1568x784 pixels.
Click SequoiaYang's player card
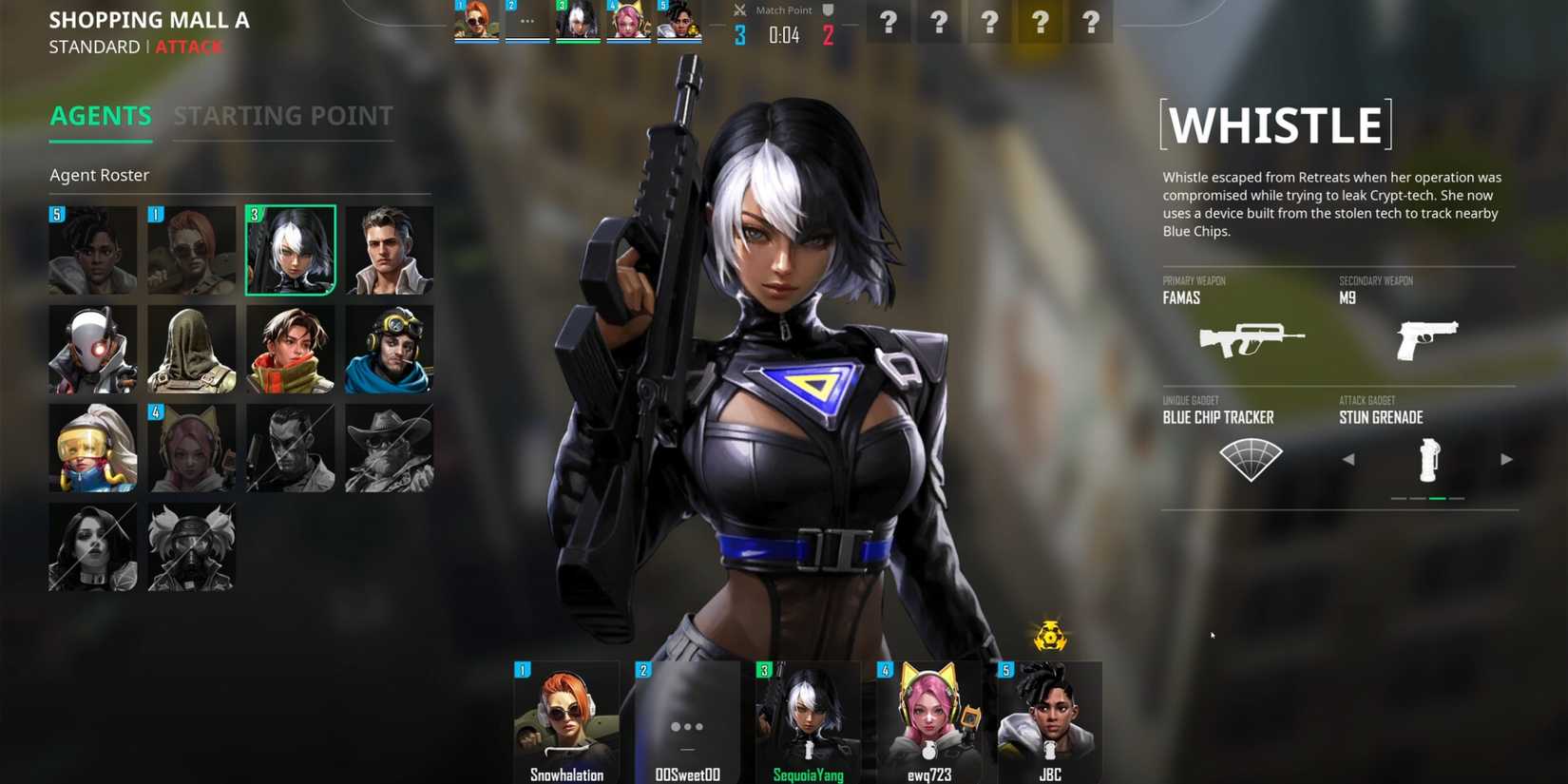point(808,722)
